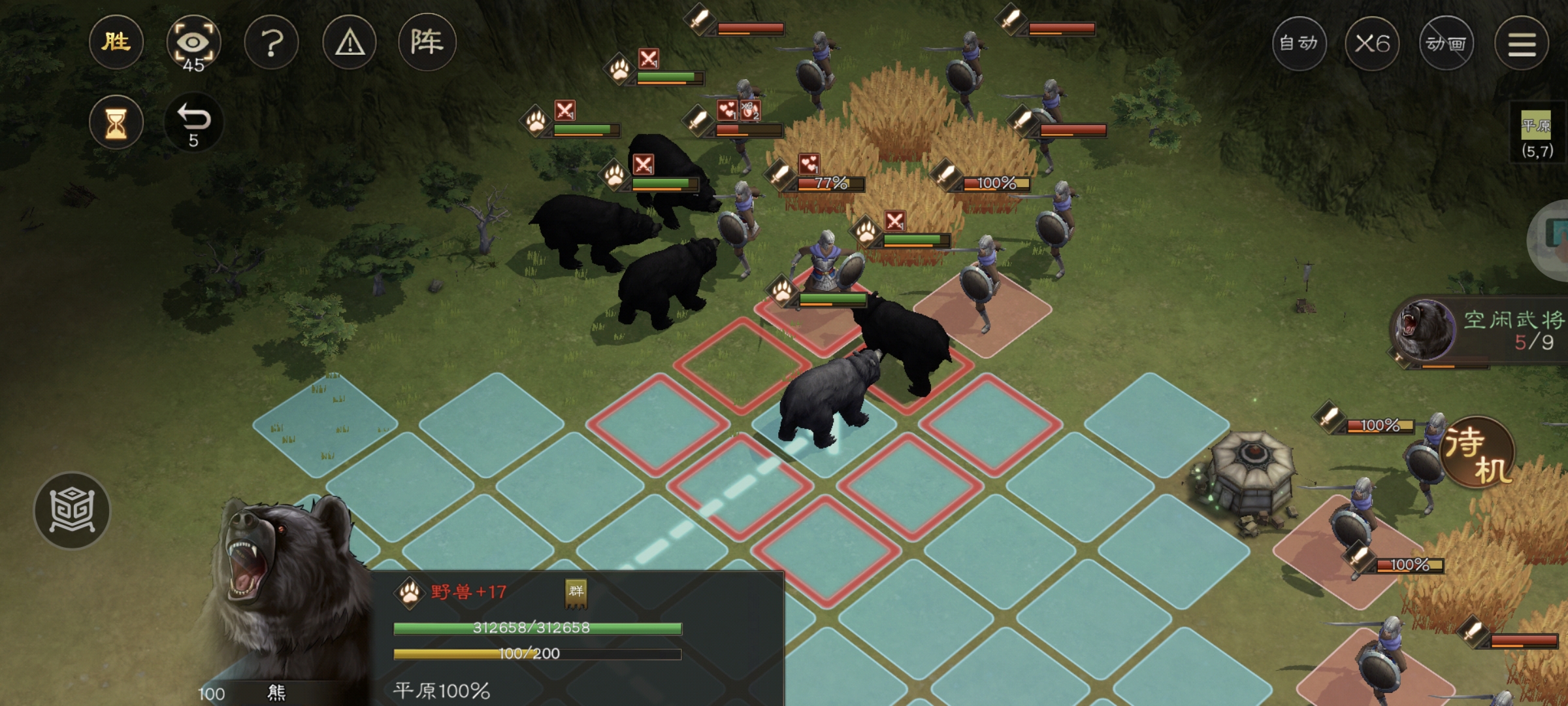Click the 群 group tag in unit panel
Screen dimensions: 1568x706
click(576, 592)
